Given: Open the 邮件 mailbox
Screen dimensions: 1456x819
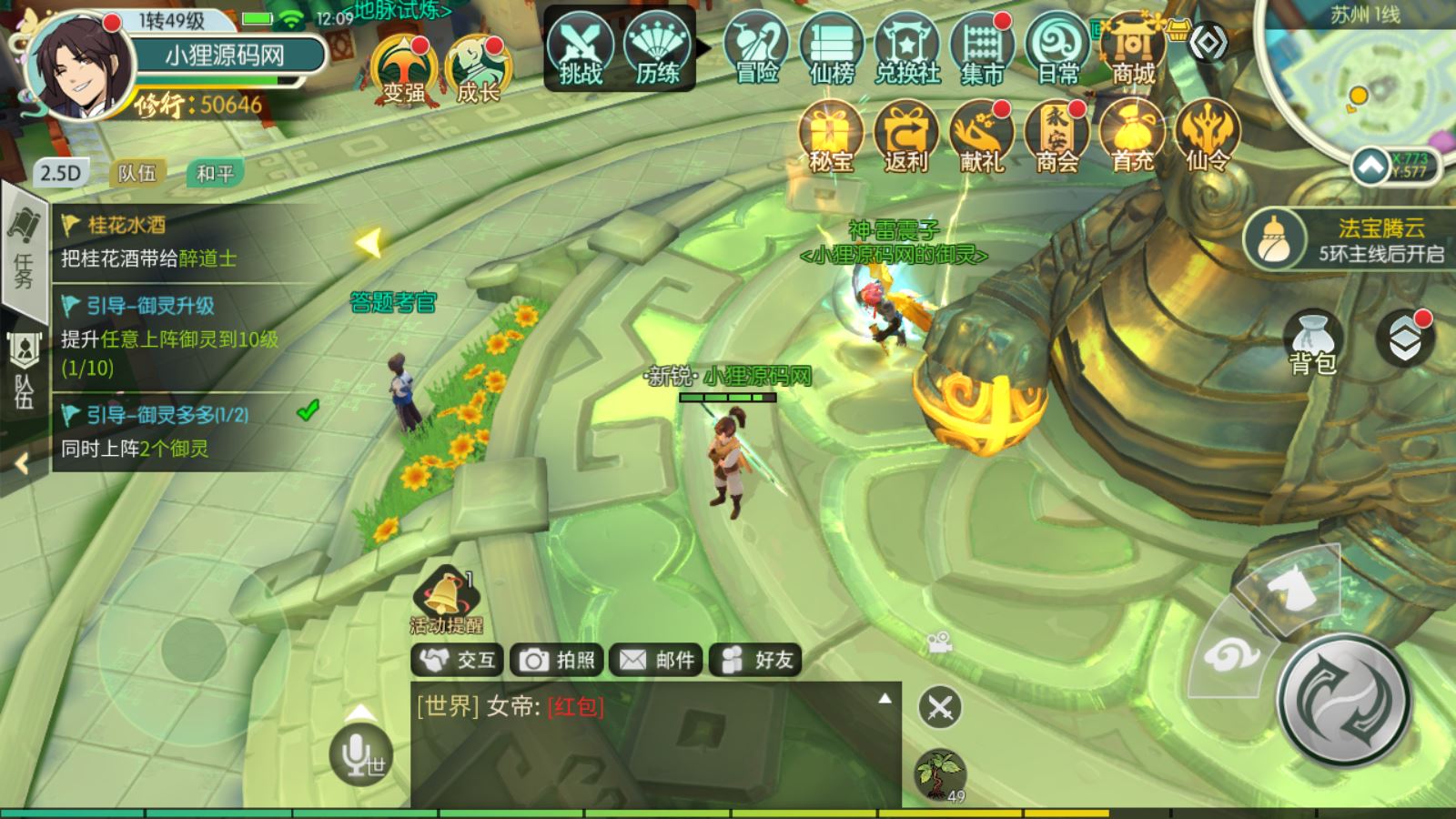Looking at the screenshot, I should [x=656, y=660].
